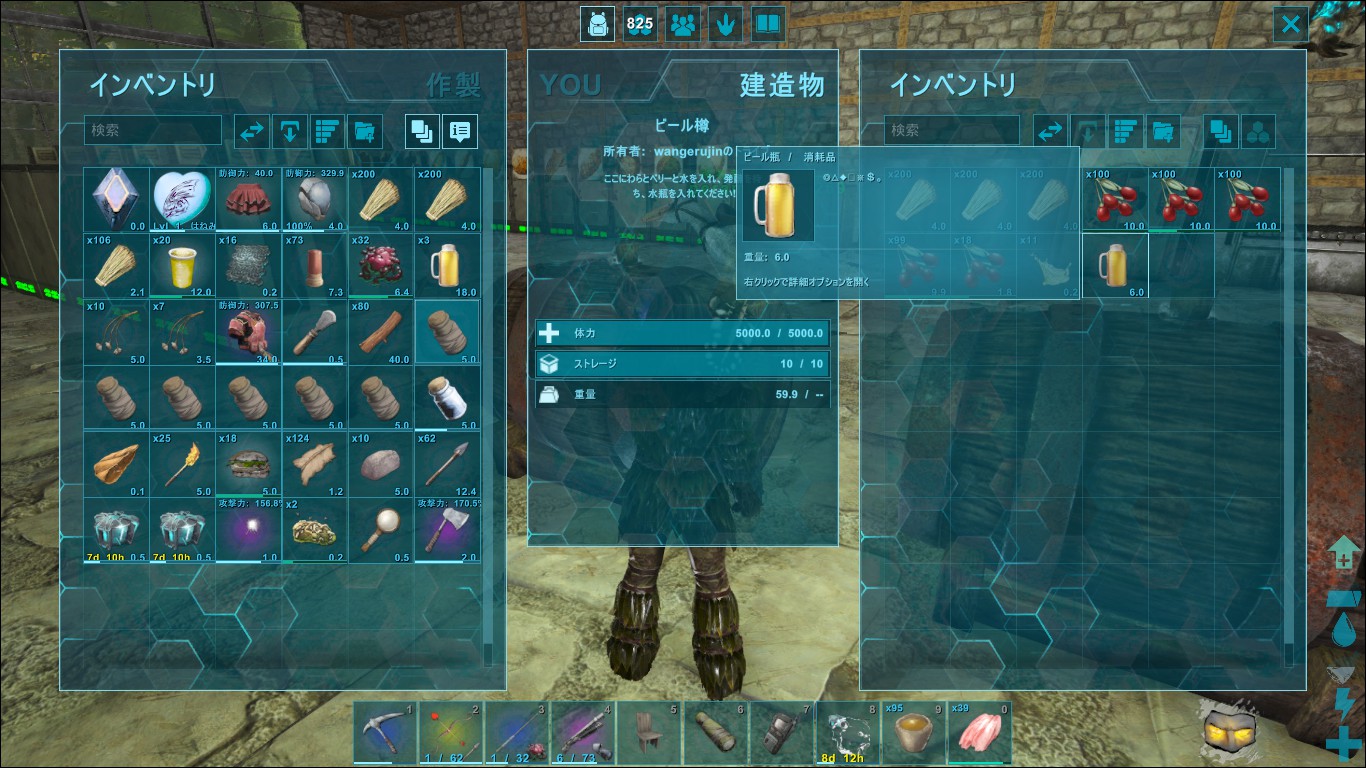Image resolution: width=1366 pixels, height=768 pixels.
Task: Open the crafting book icon
Action: [x=768, y=23]
